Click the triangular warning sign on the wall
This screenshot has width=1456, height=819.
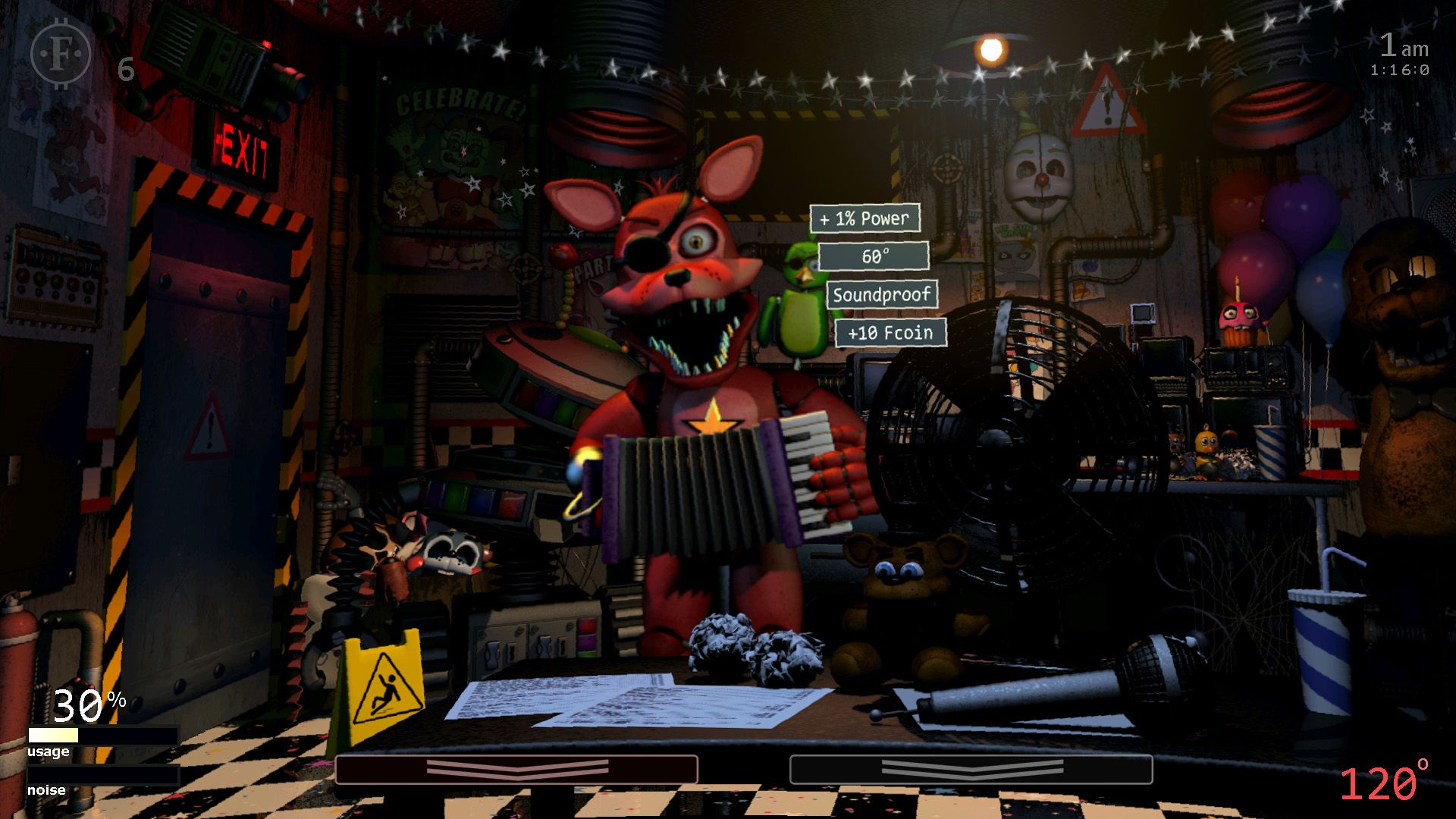click(1107, 102)
